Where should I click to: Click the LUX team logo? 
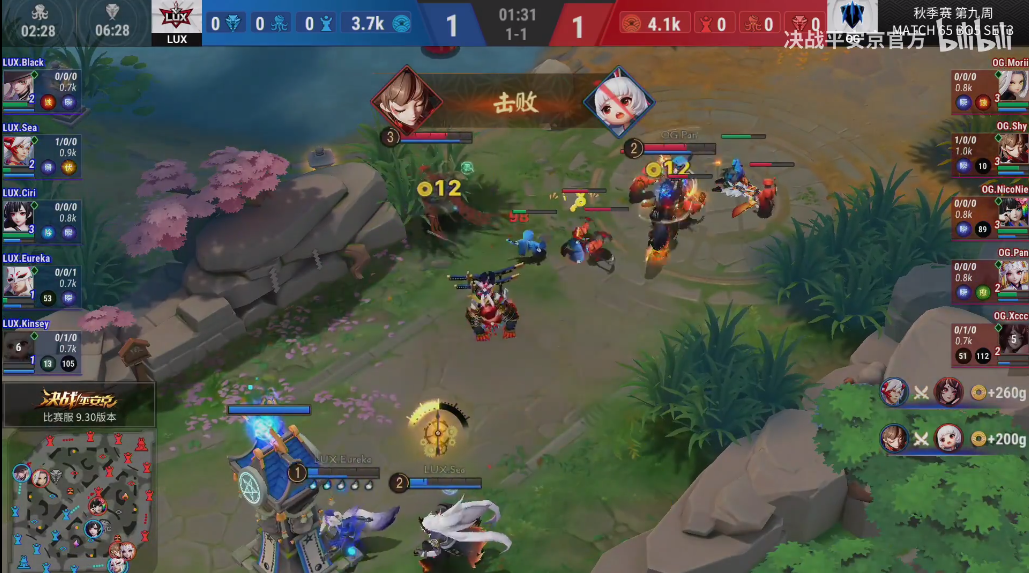(176, 19)
